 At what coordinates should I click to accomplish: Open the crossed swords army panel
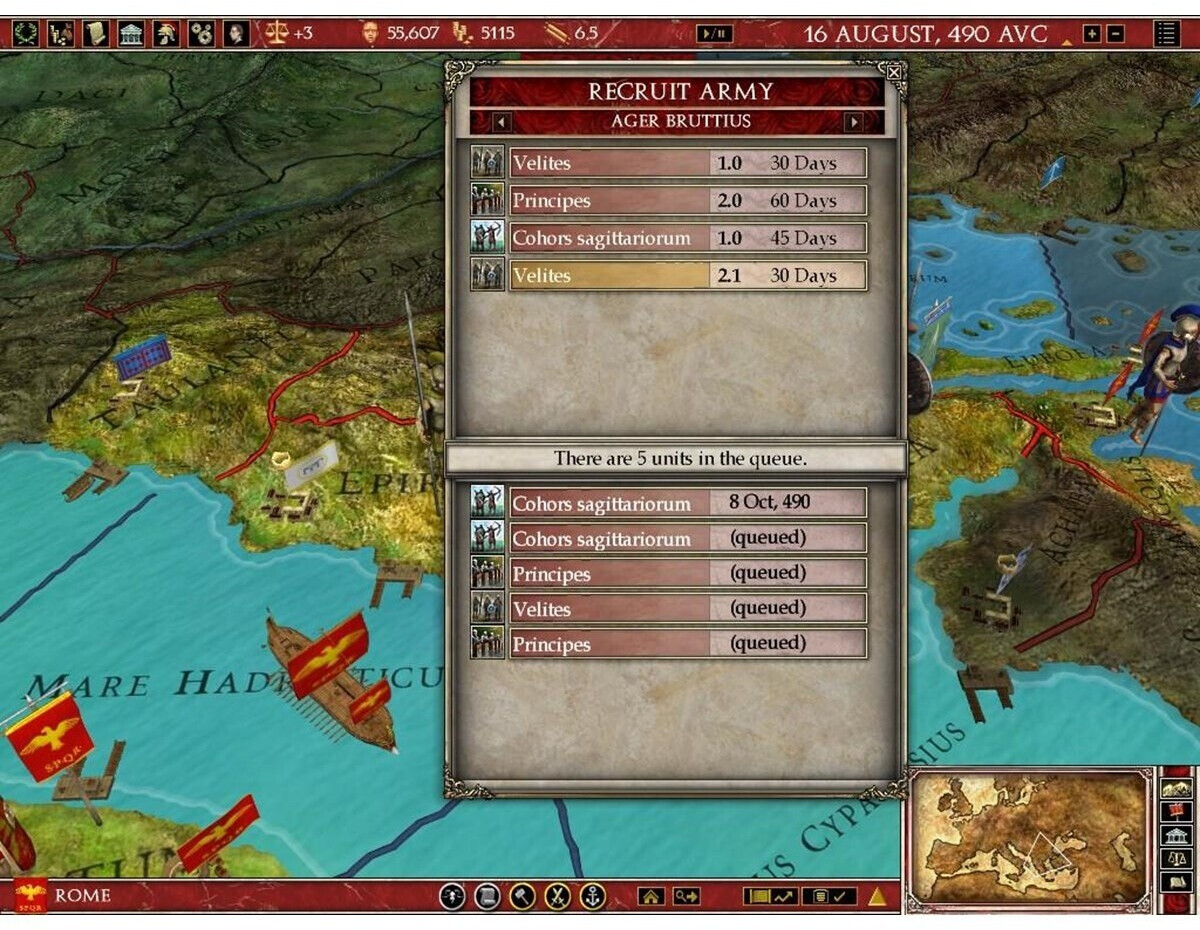[558, 896]
